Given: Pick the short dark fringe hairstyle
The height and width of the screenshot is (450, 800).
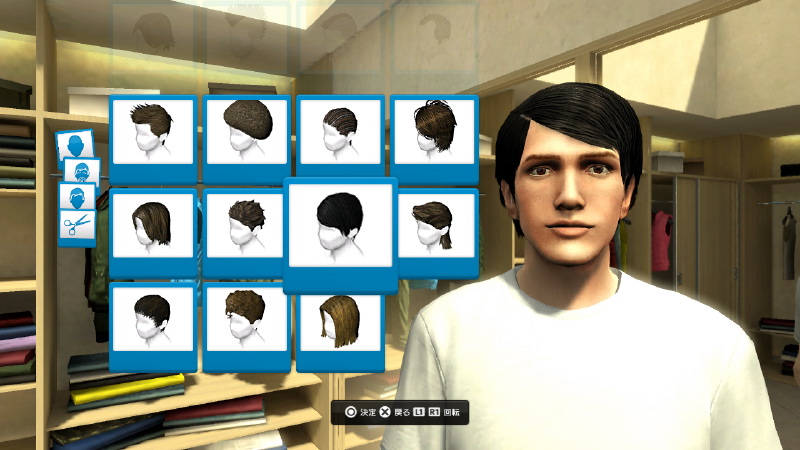Looking at the screenshot, I should (x=153, y=319).
